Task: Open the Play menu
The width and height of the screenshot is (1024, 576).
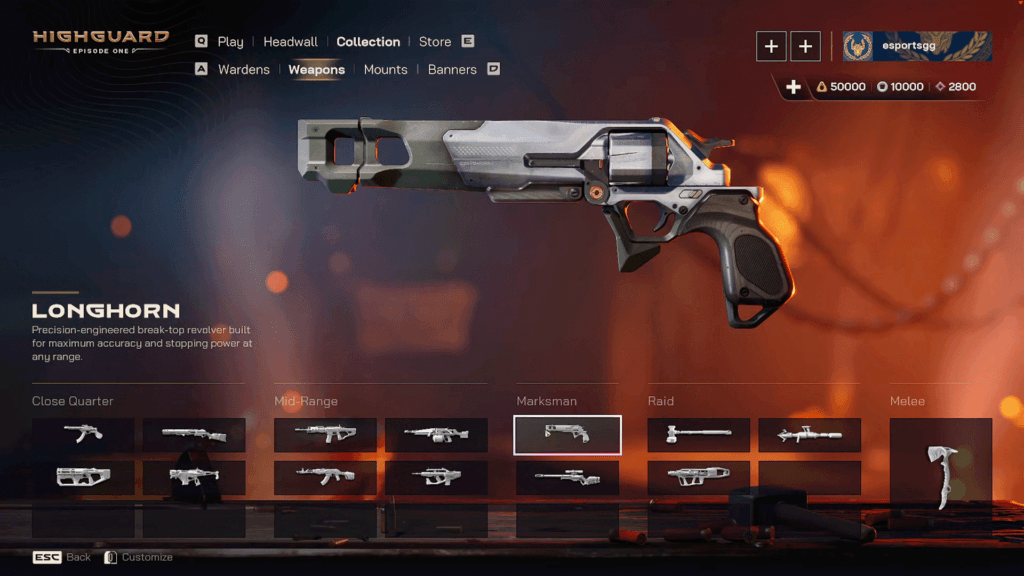Action: click(x=230, y=42)
